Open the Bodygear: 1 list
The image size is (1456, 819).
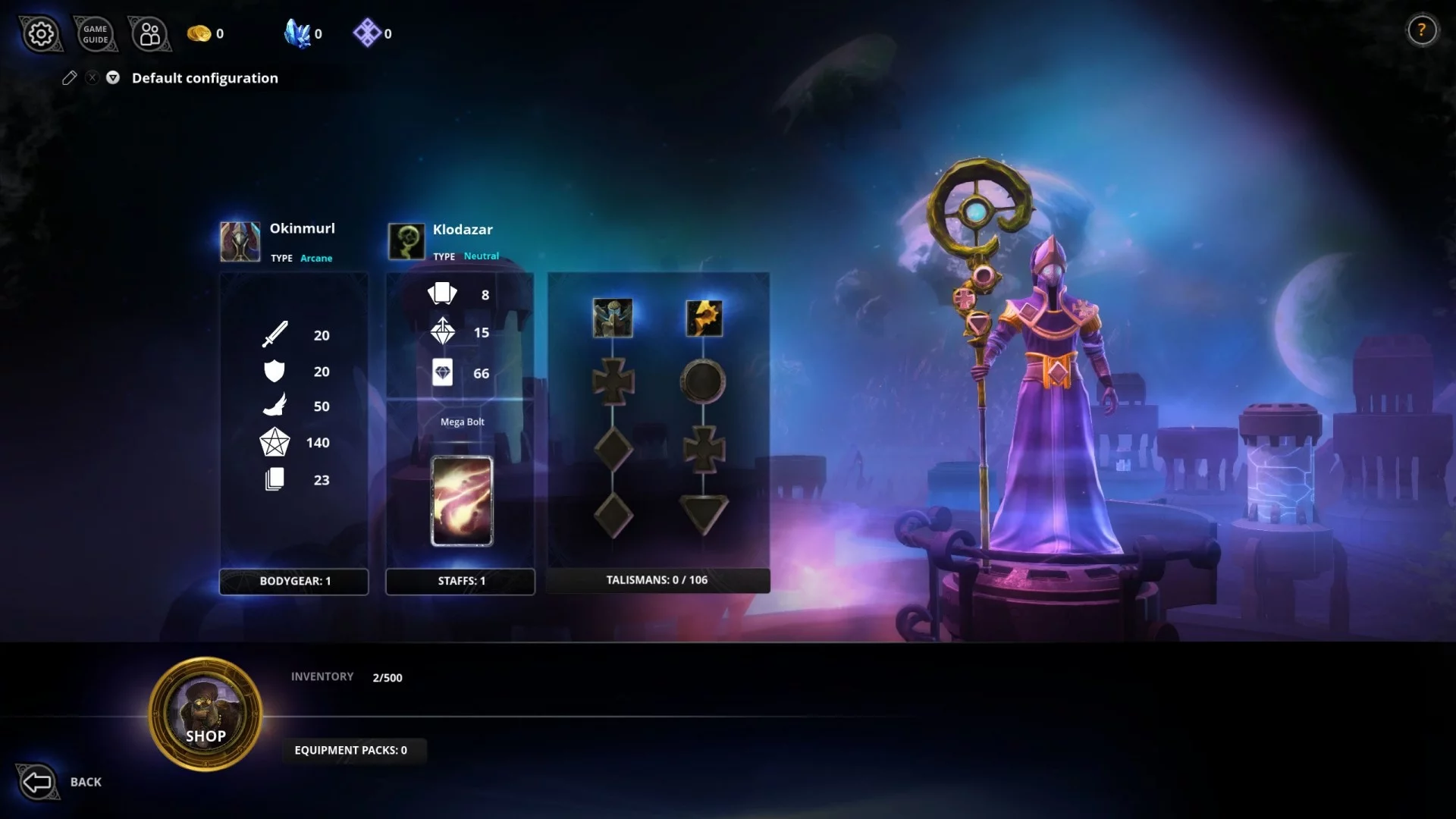294,581
